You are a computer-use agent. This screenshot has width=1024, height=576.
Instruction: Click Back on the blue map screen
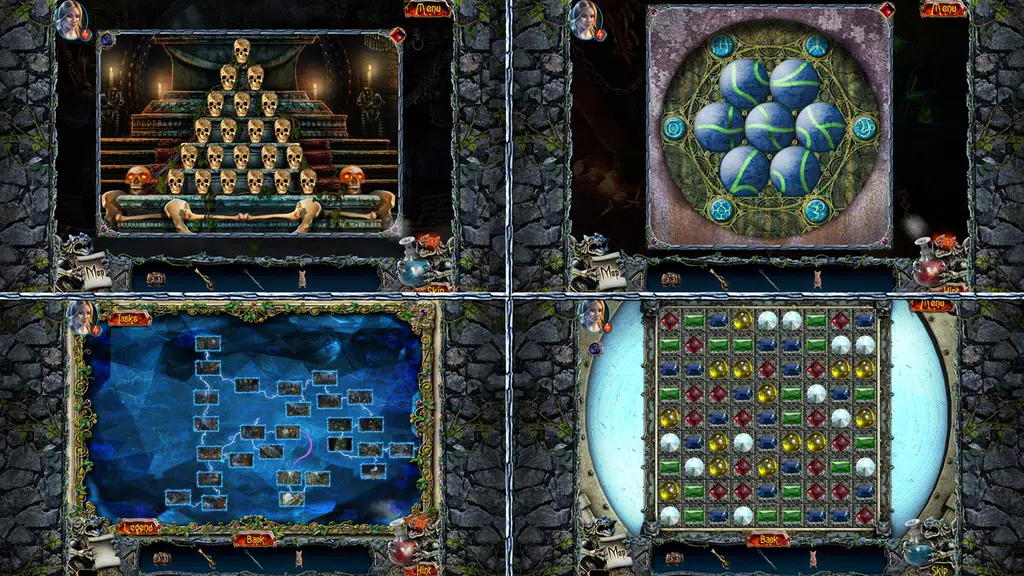coord(253,540)
